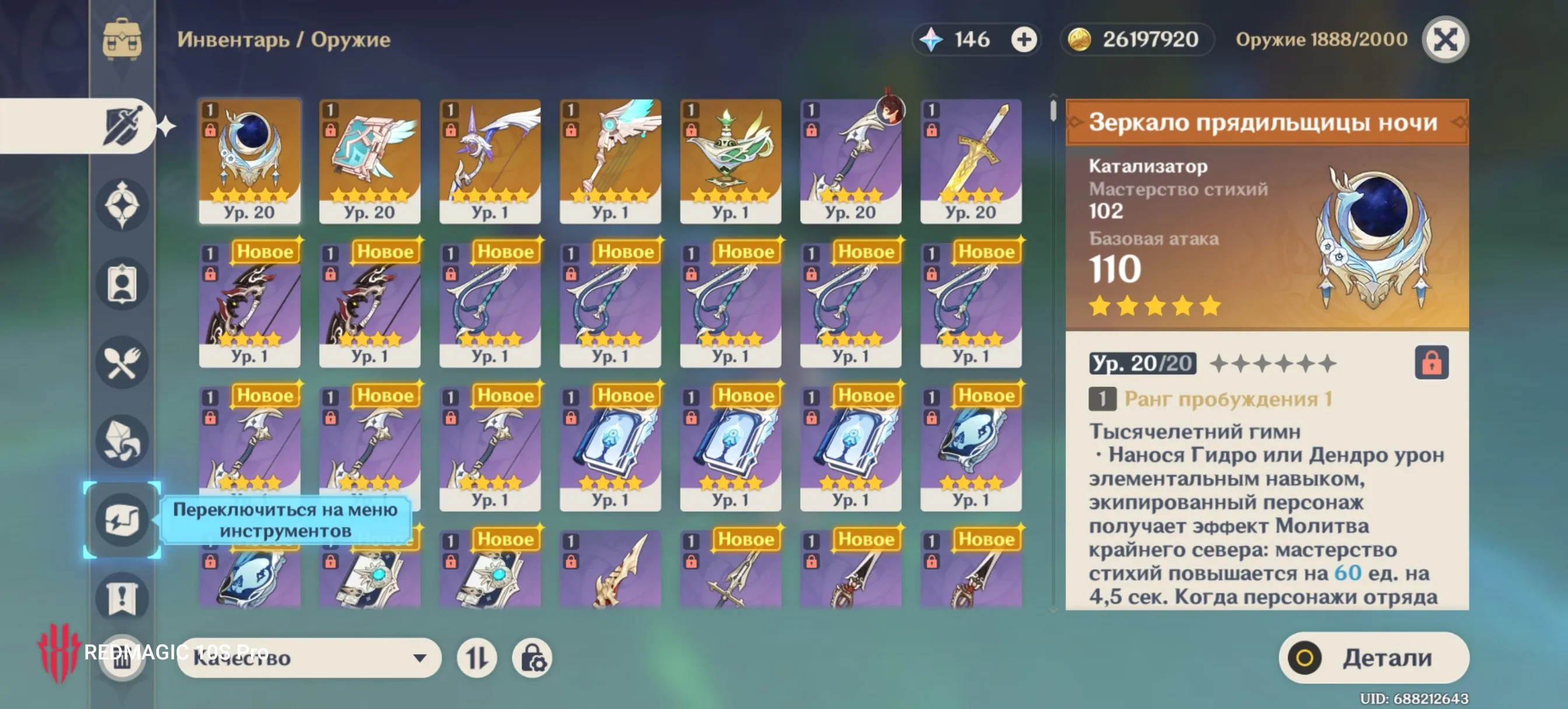Switch to the weapons tab
1568x709 pixels.
click(x=122, y=126)
